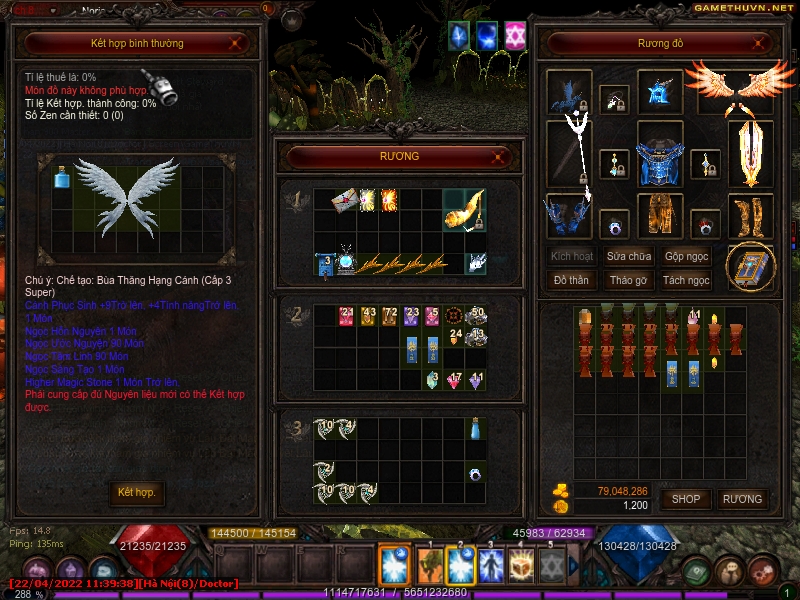Select the blue helmet equipment slot
The height and width of the screenshot is (600, 800).
(x=660, y=92)
